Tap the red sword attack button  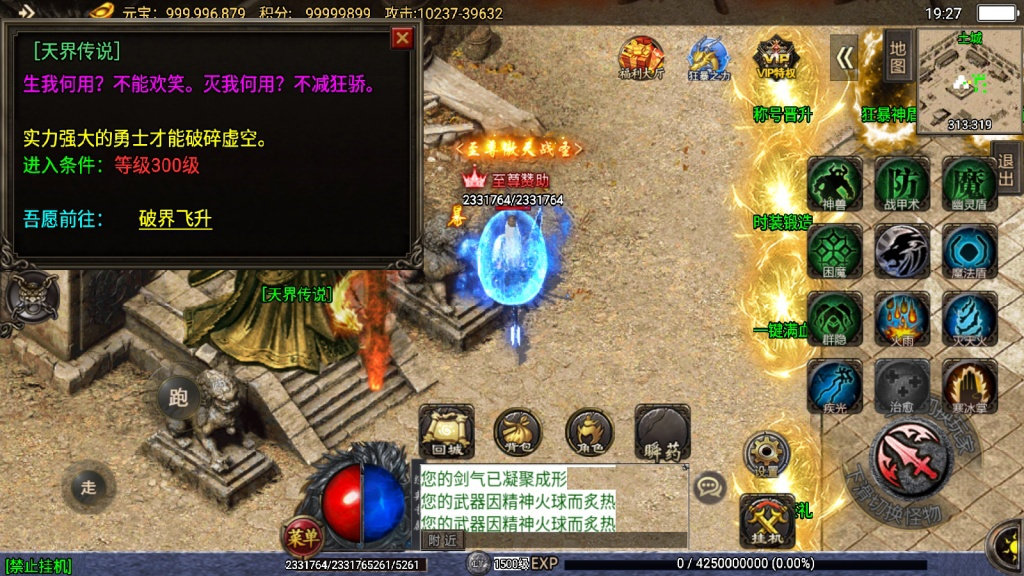click(909, 457)
